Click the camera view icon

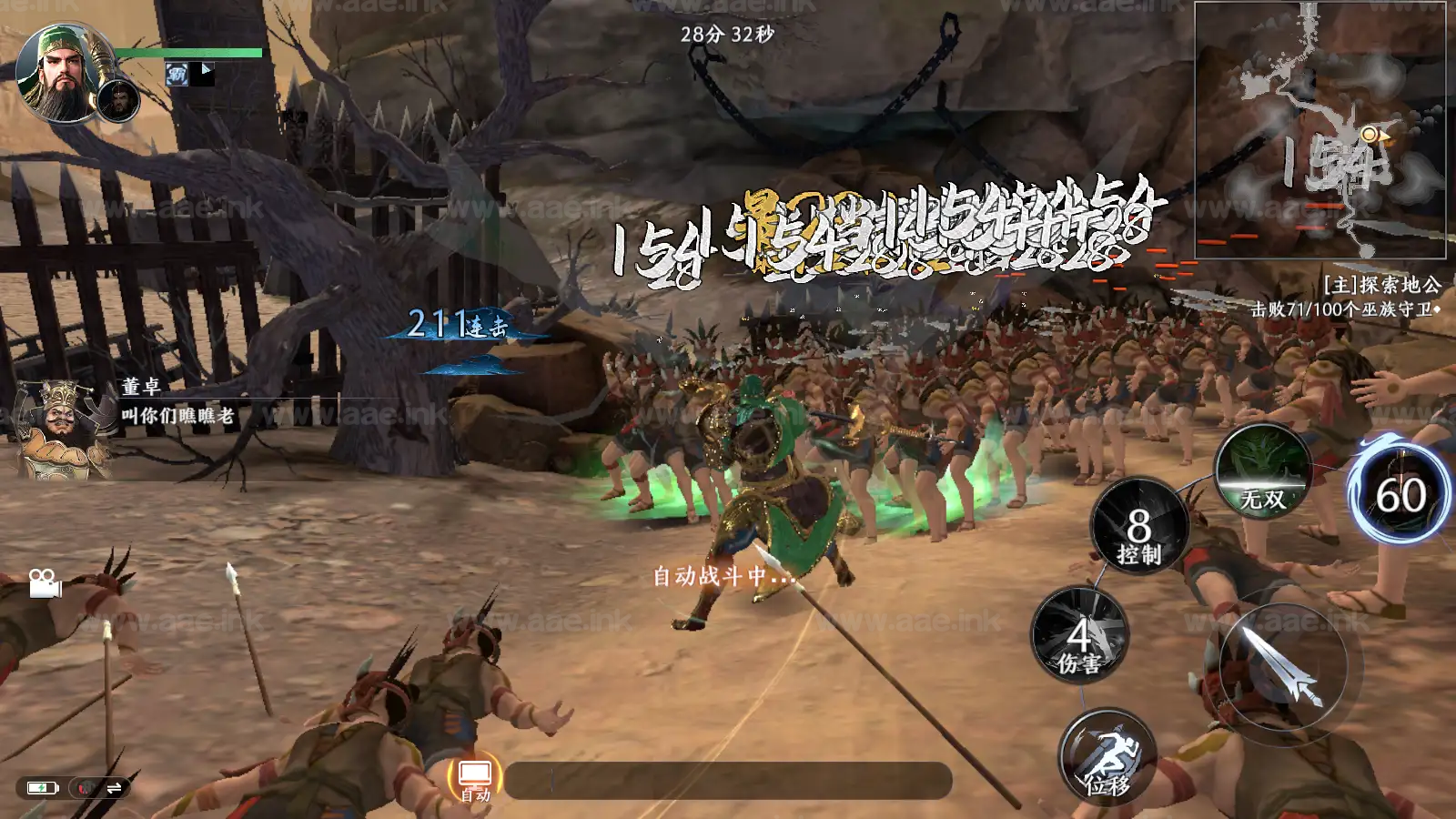[44, 582]
